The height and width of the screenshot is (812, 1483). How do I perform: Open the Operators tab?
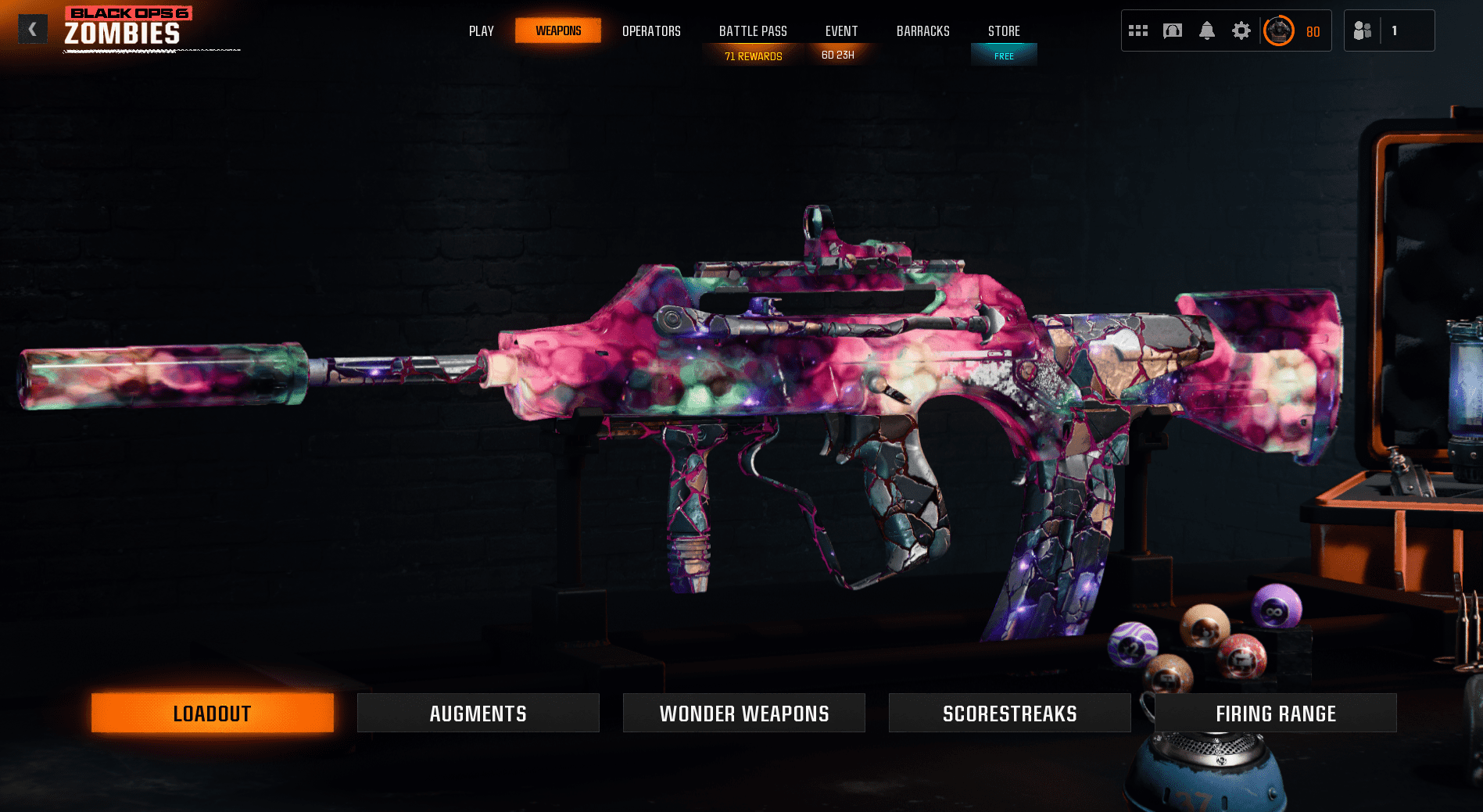click(x=651, y=31)
